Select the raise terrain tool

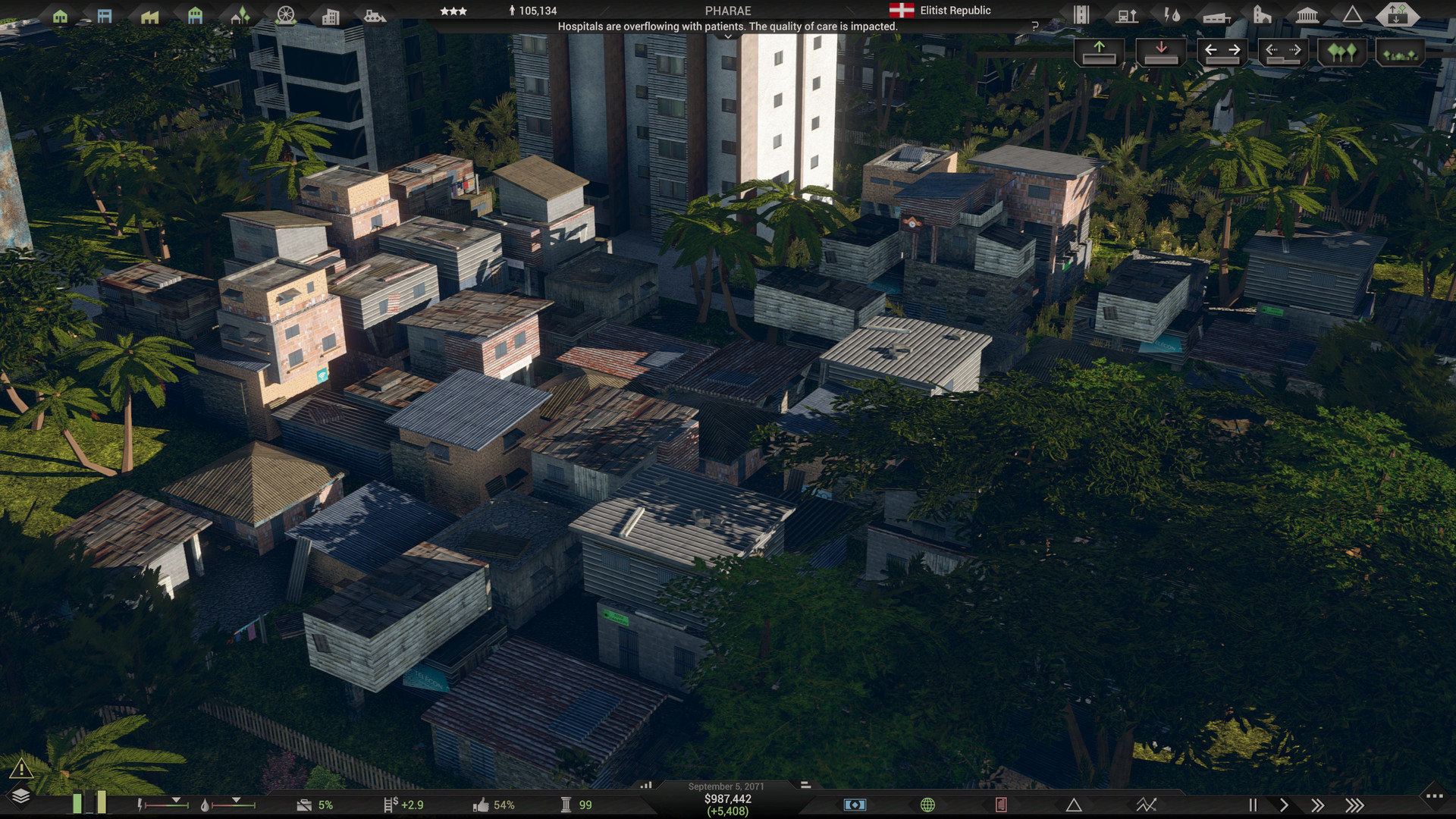click(1100, 53)
